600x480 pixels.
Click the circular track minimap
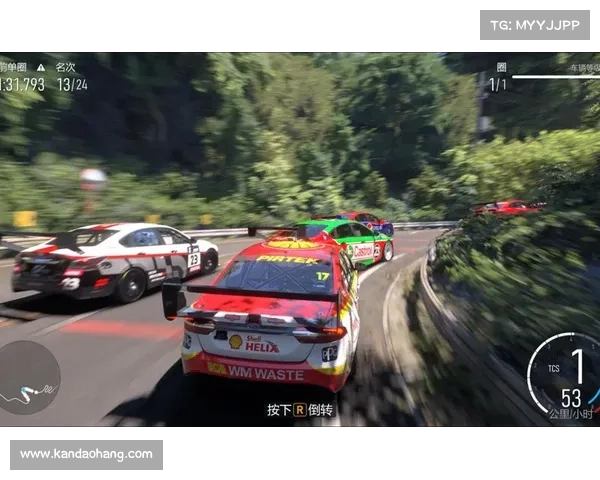(x=27, y=378)
